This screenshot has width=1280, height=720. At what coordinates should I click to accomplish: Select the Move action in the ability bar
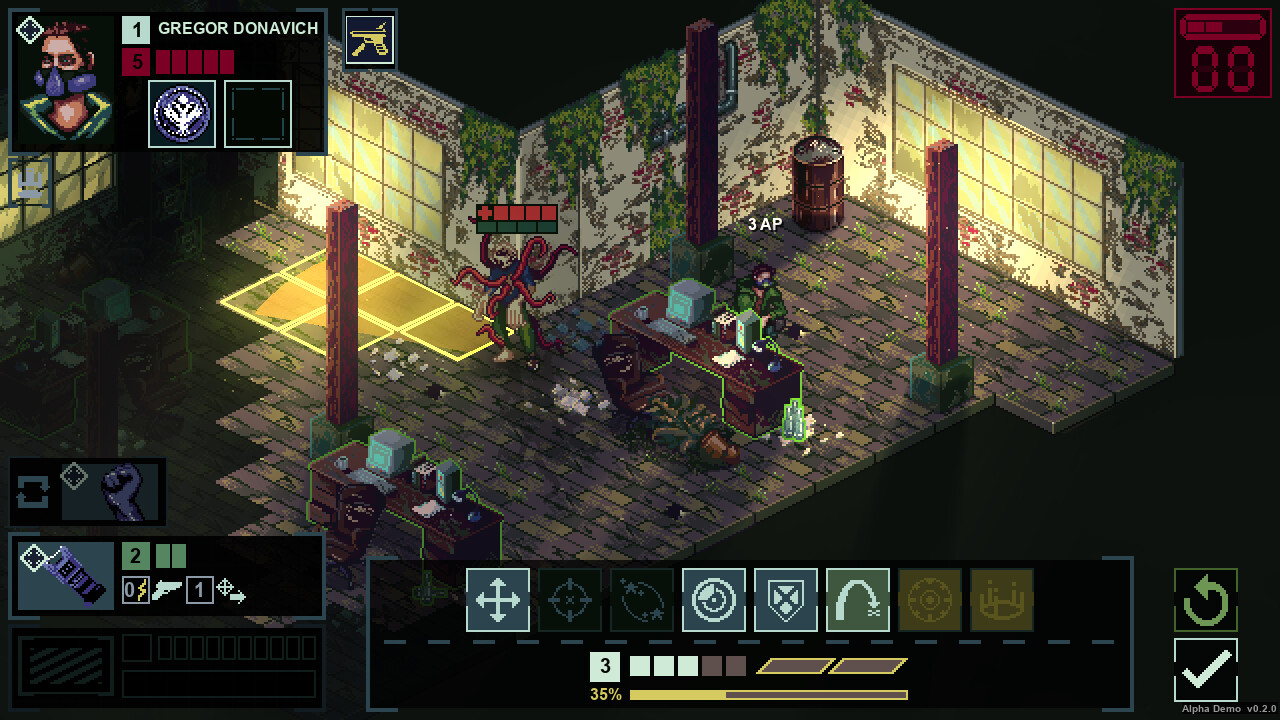[497, 600]
